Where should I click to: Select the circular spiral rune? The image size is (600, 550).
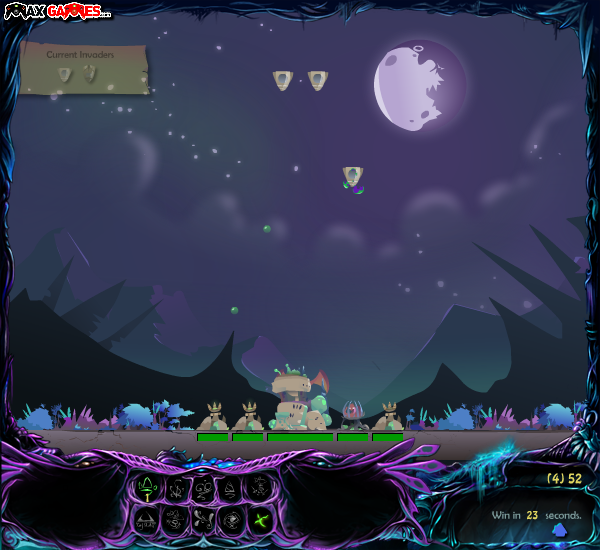point(232,519)
